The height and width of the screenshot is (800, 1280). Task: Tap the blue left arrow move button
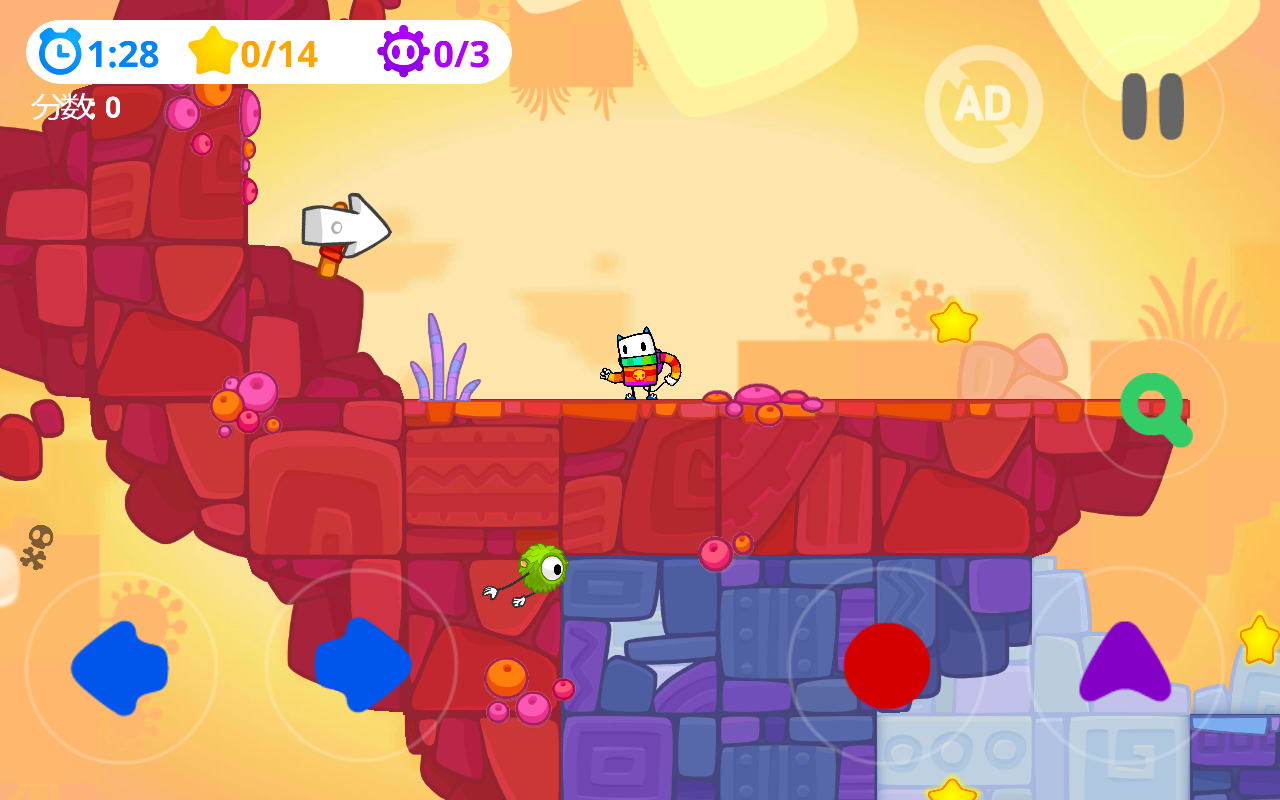coord(120,667)
